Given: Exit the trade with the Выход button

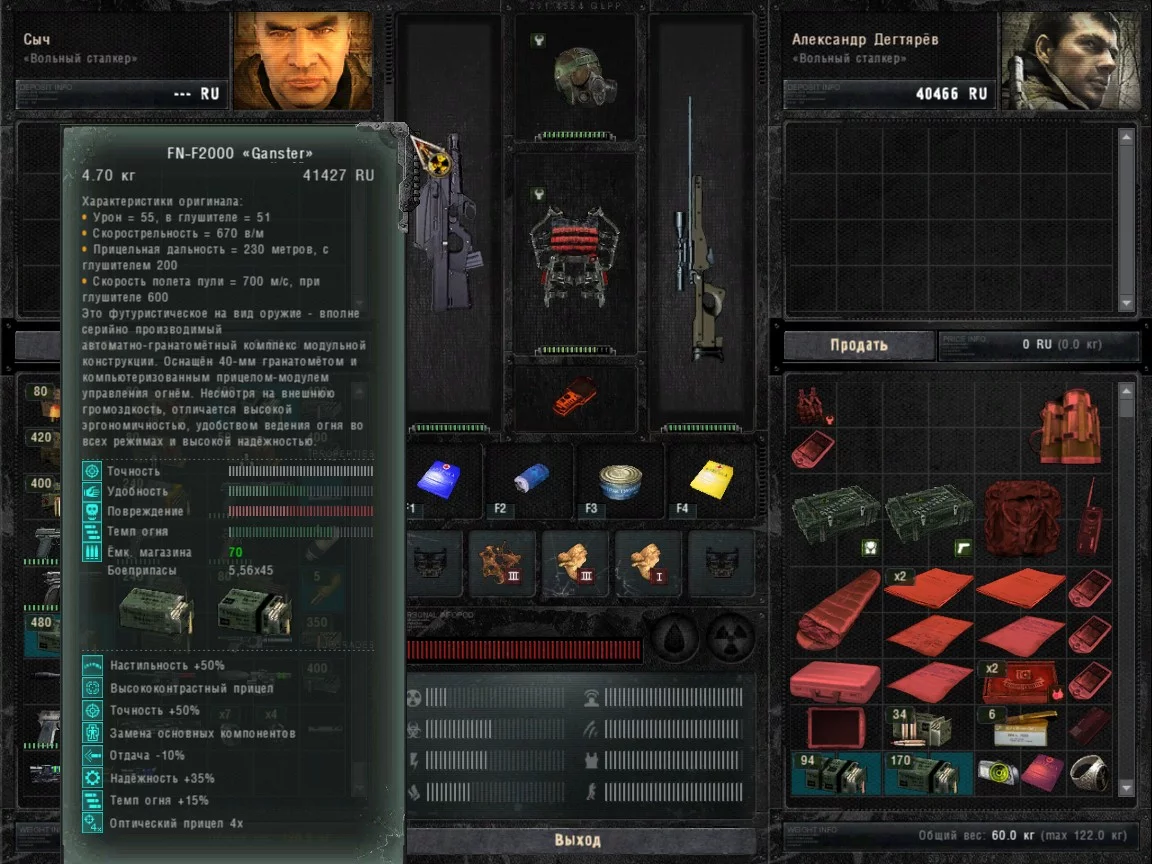Looking at the screenshot, I should (x=578, y=839).
